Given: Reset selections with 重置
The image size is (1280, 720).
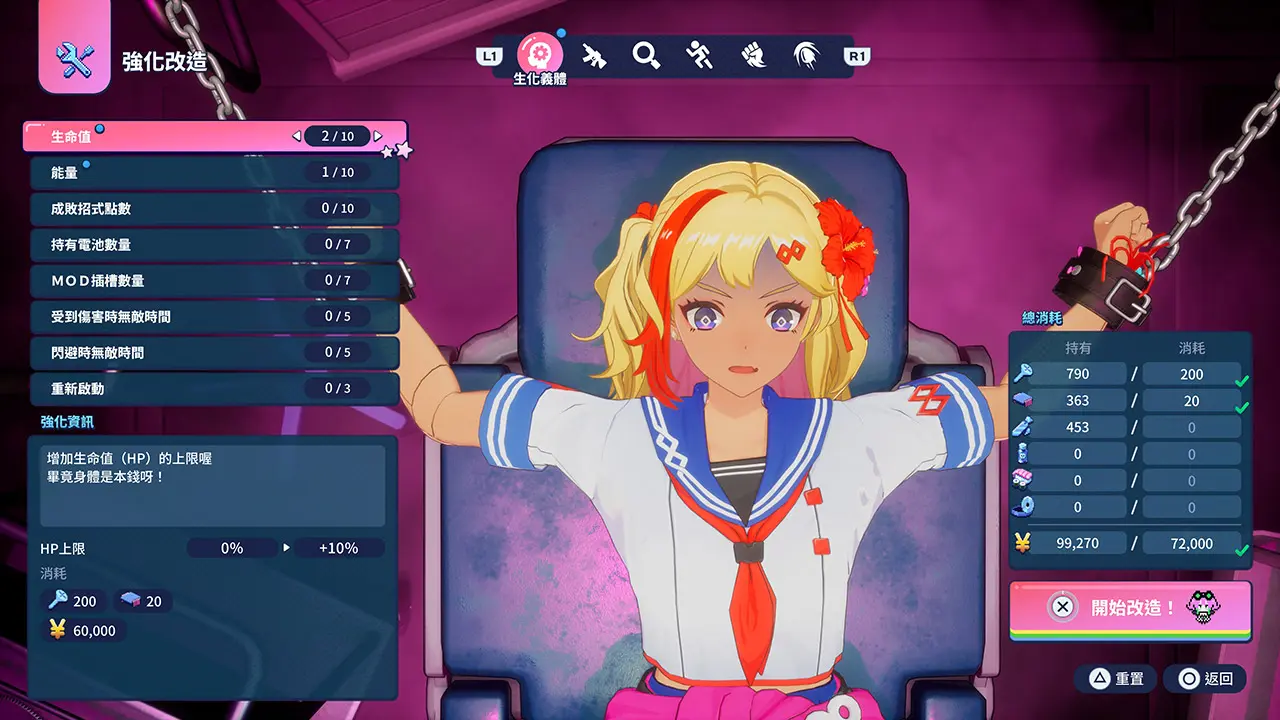Looking at the screenshot, I should pyautogui.click(x=1116, y=679).
